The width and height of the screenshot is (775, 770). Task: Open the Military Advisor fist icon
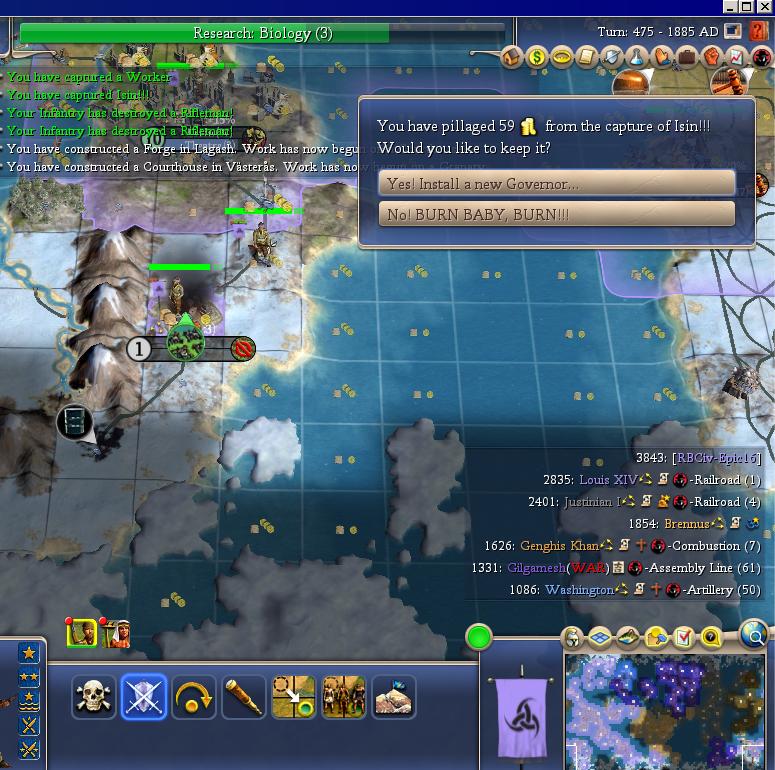712,58
